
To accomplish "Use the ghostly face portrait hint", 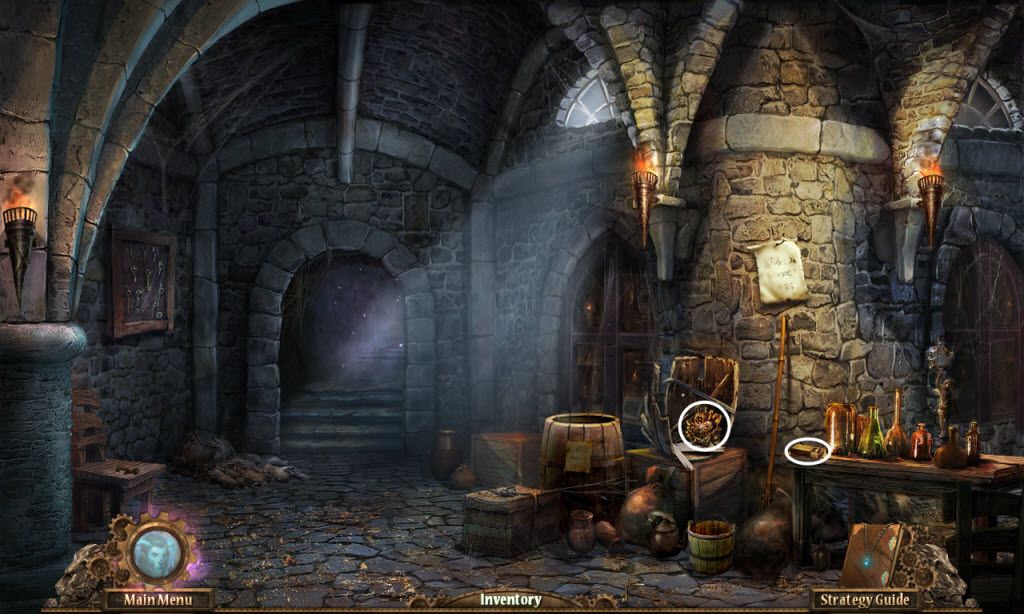I will coord(157,550).
